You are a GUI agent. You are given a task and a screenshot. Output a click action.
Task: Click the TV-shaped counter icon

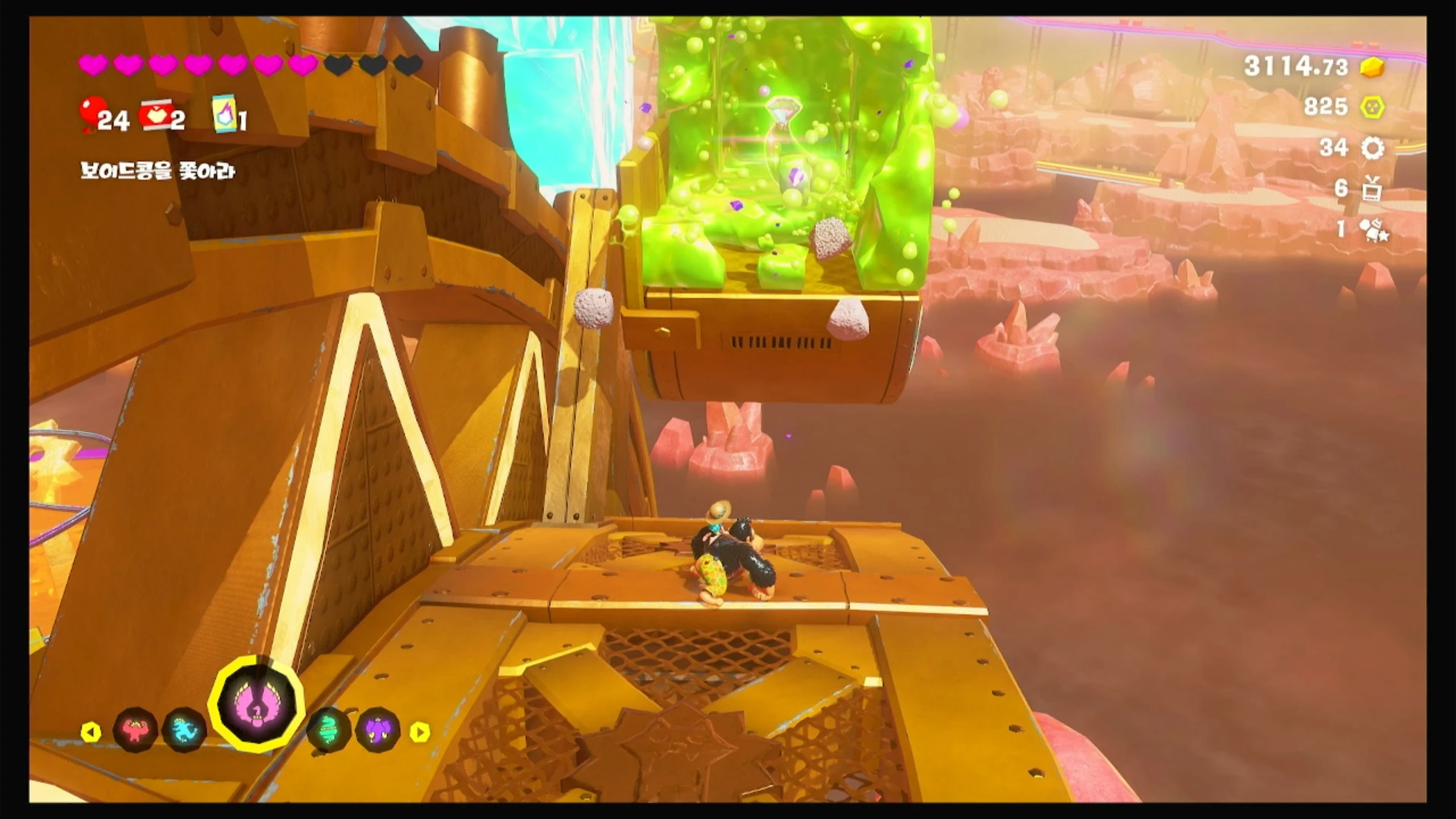(1372, 189)
